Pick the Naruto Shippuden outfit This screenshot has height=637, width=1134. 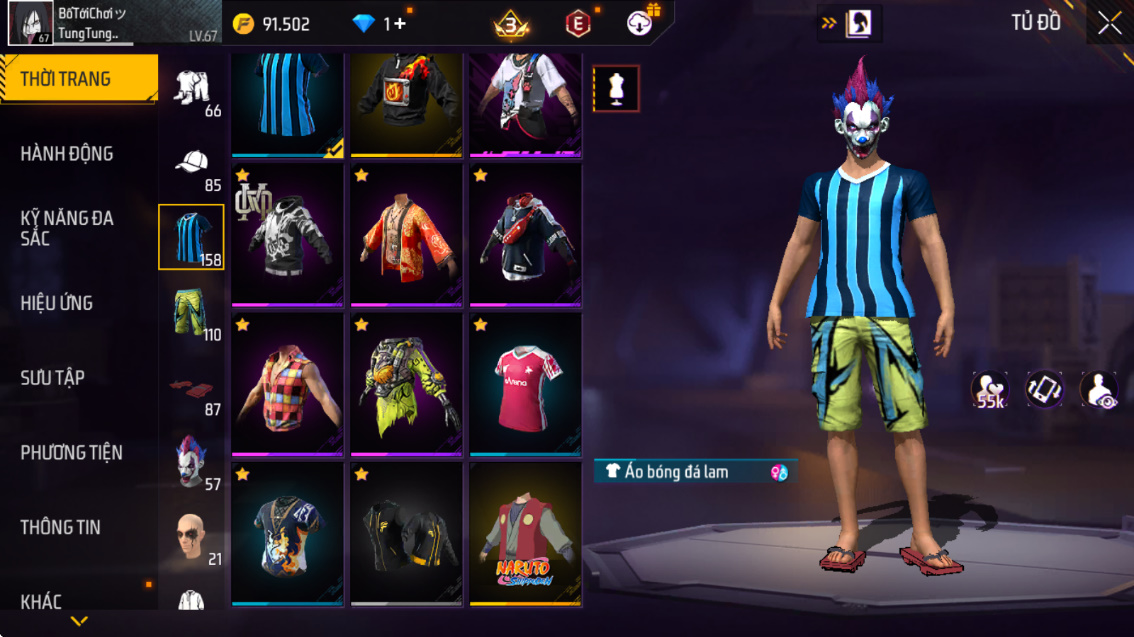(525, 532)
